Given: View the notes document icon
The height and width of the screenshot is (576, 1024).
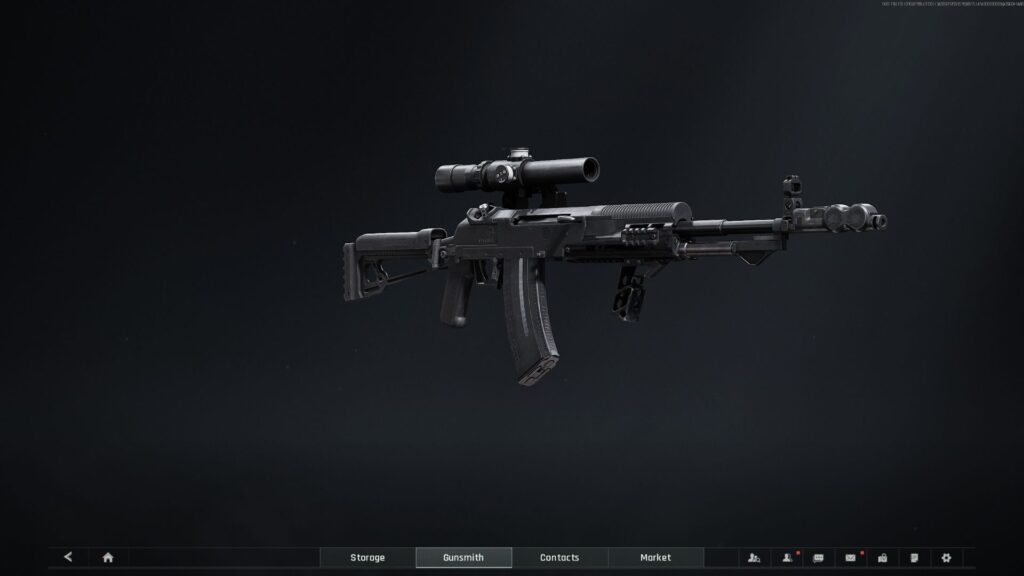Looking at the screenshot, I should click(x=914, y=557).
